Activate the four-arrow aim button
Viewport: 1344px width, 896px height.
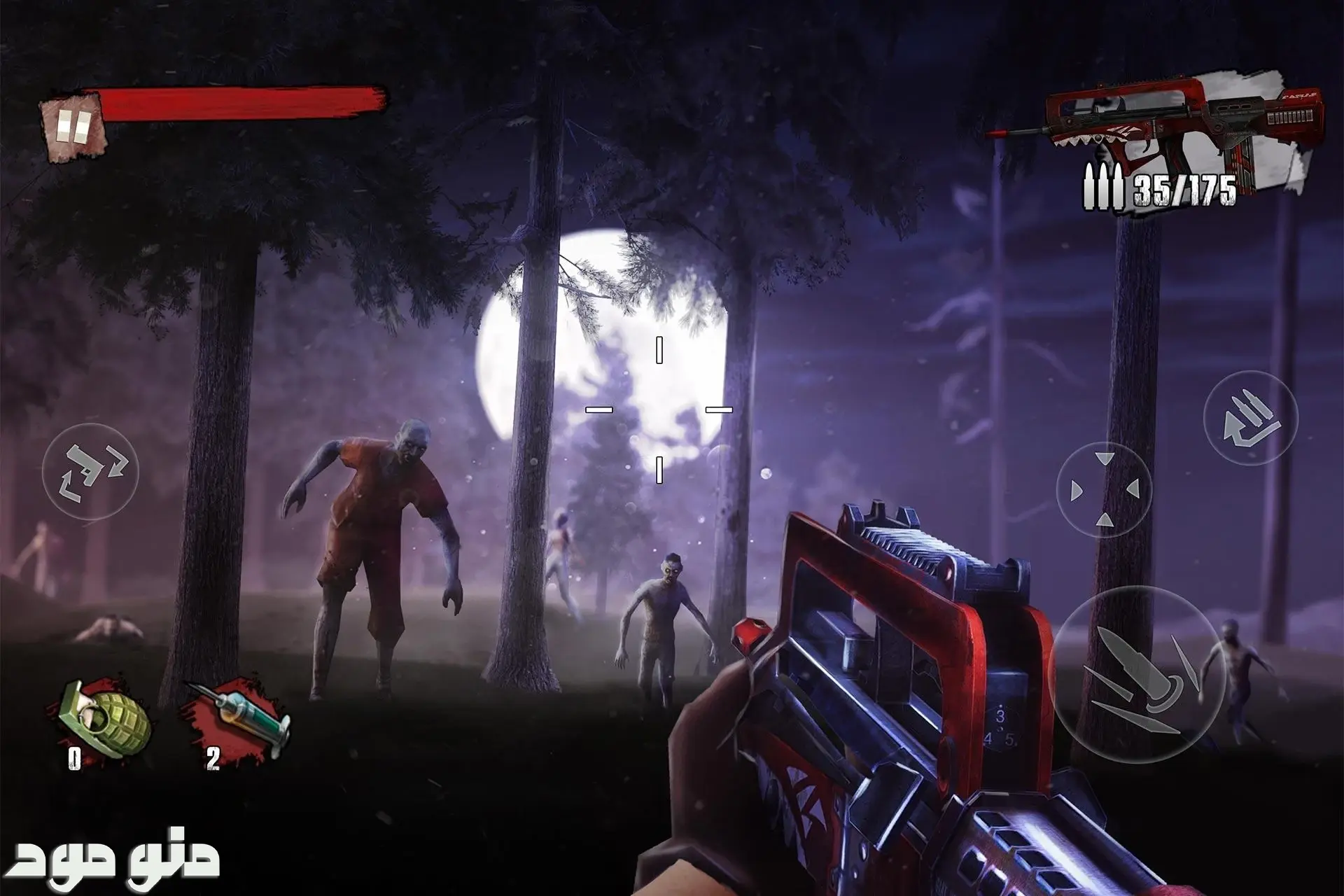[x=1104, y=489]
